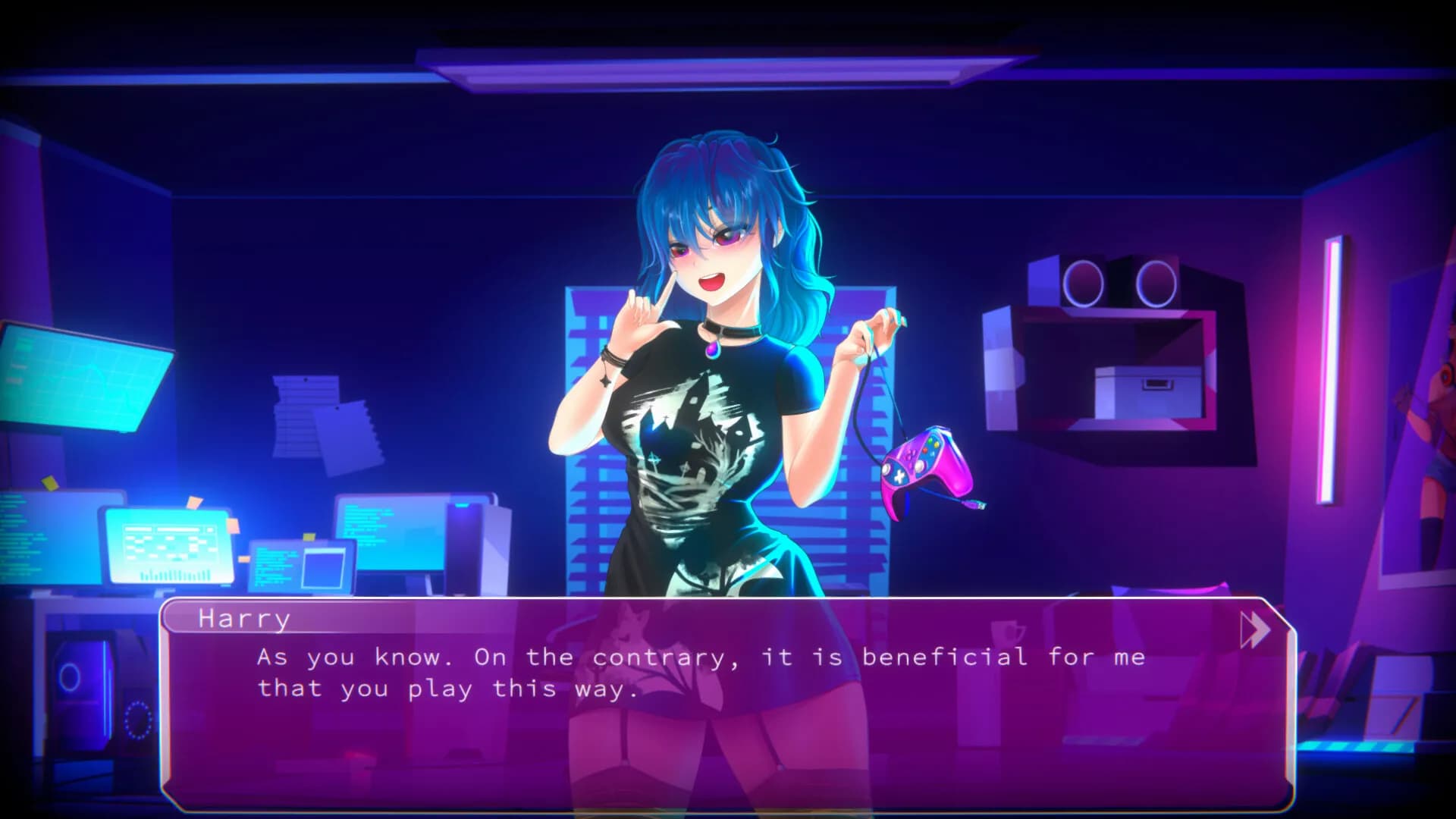The width and height of the screenshot is (1456, 819).
Task: Click the yellow sticky note on the desk area
Action: 49,481
